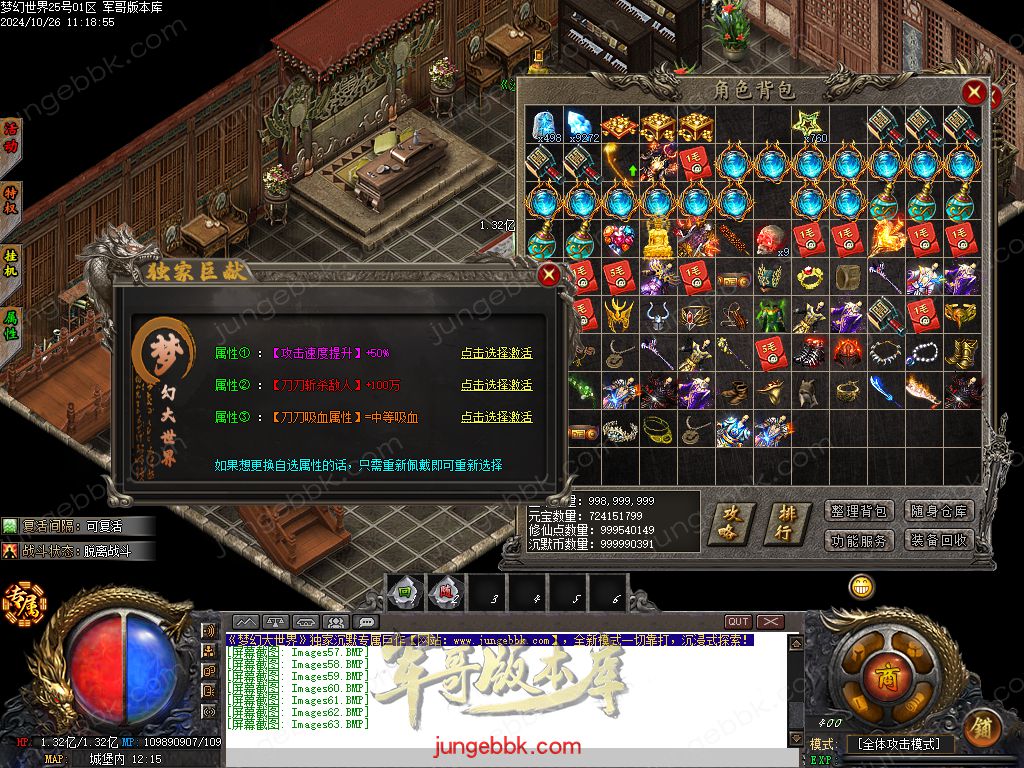Click the yellow smiley emoji button
The image size is (1024, 768).
[862, 587]
